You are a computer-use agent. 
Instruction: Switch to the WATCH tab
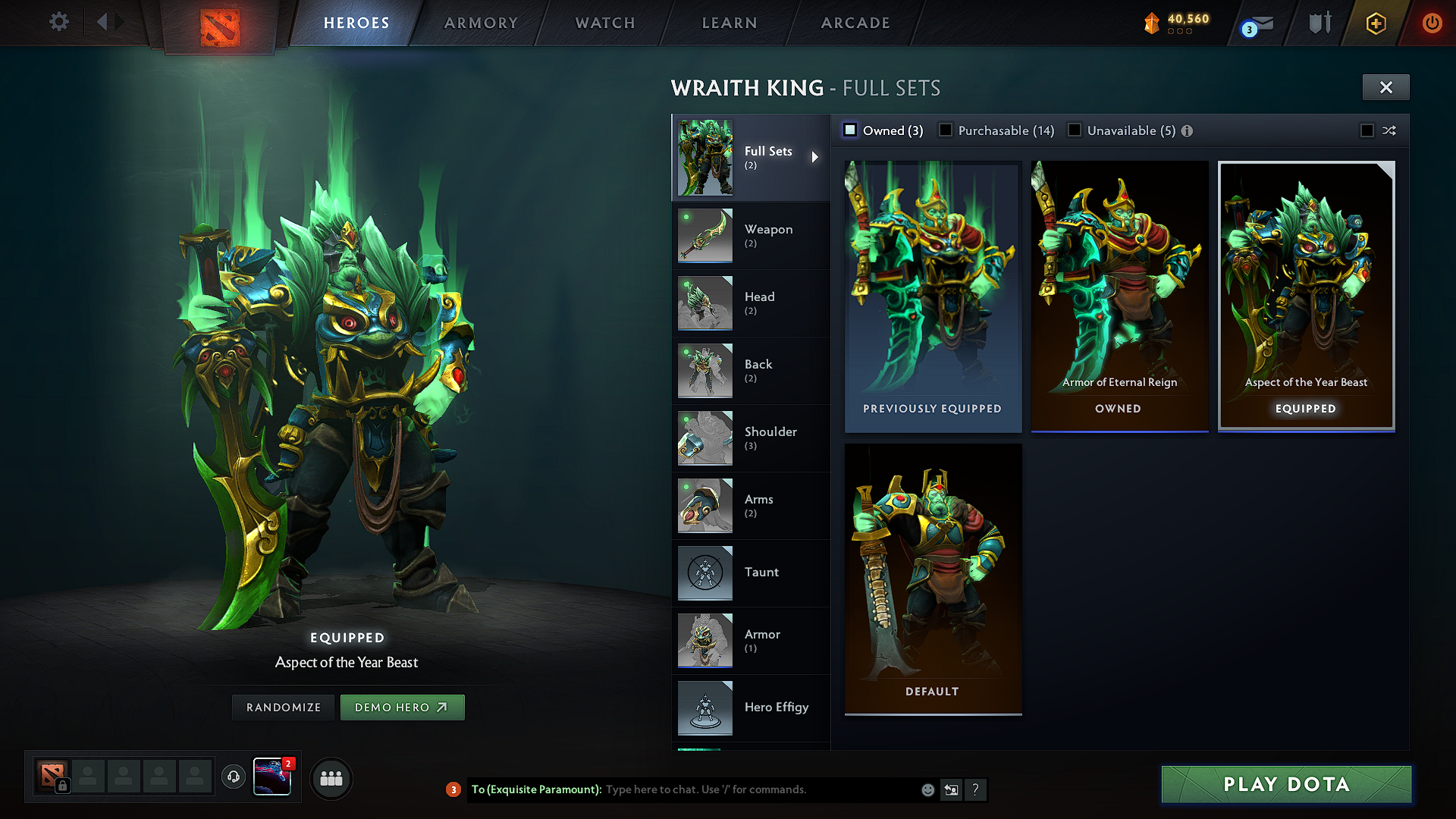(604, 23)
